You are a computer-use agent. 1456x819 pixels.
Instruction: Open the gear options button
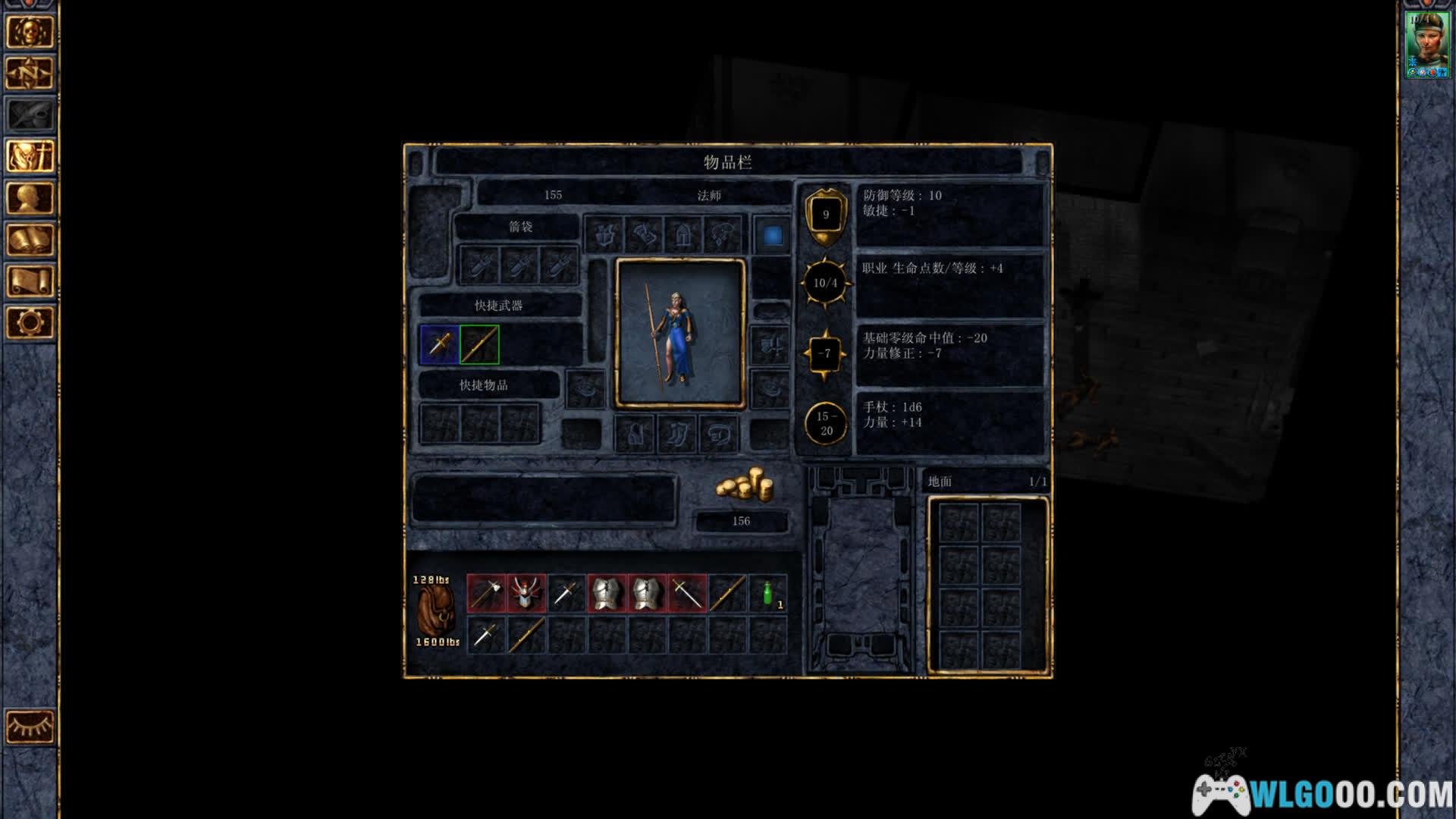tap(30, 323)
